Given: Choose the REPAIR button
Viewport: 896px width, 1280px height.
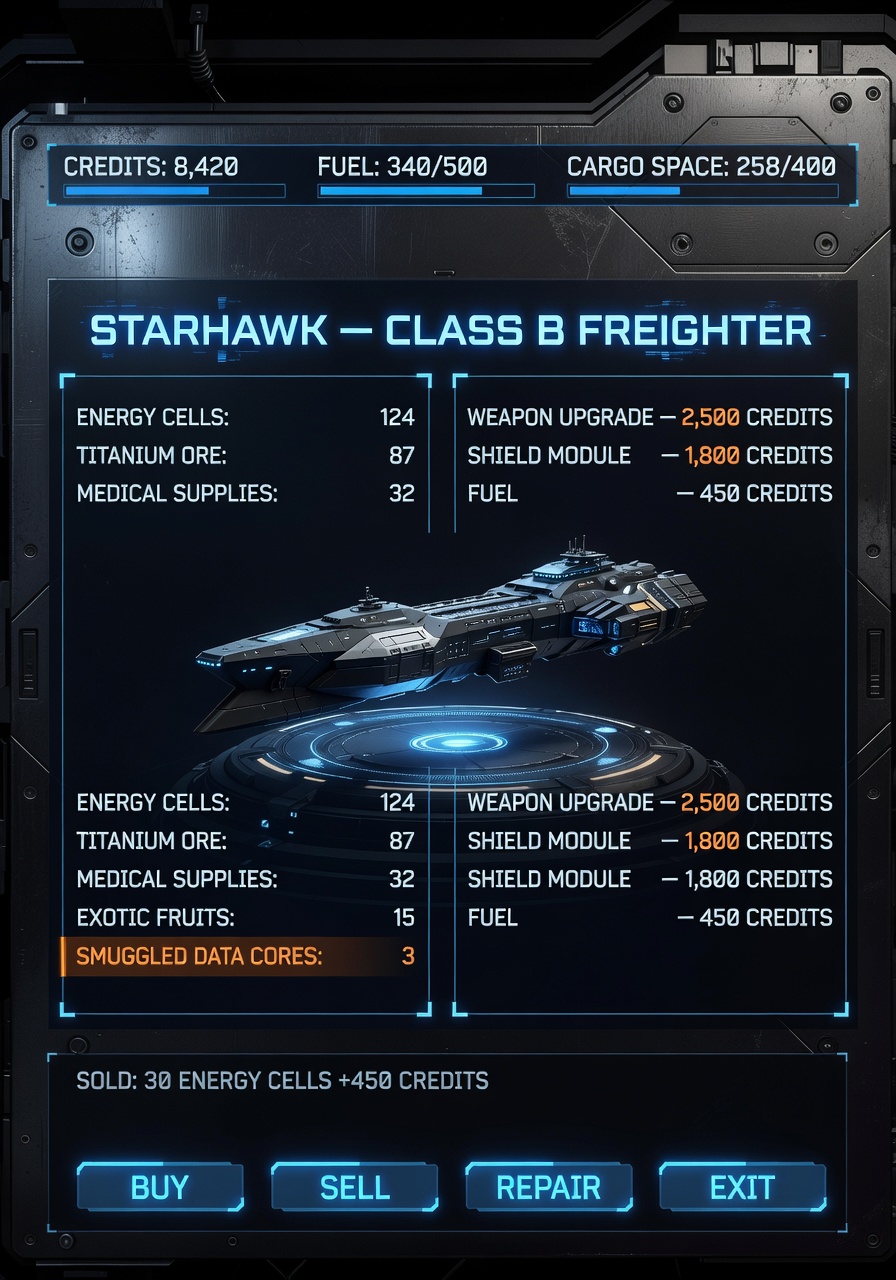Looking at the screenshot, I should tap(548, 1187).
